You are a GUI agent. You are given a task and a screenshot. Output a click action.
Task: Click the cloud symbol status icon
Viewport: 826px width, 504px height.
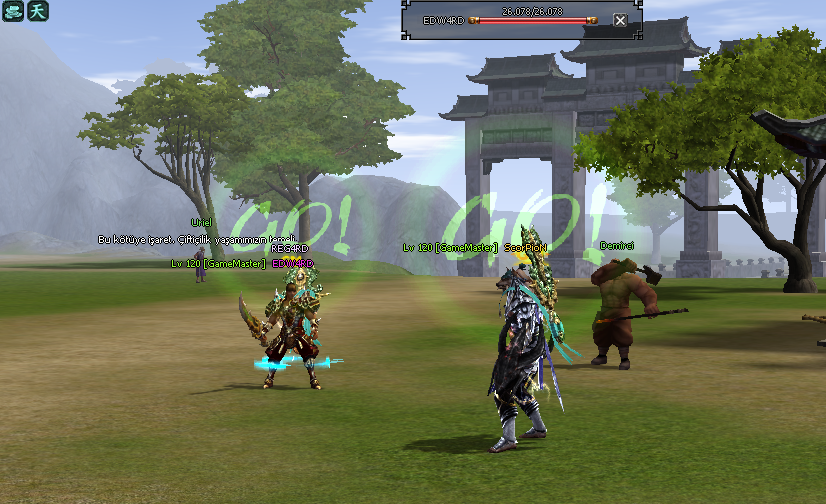coord(12,11)
